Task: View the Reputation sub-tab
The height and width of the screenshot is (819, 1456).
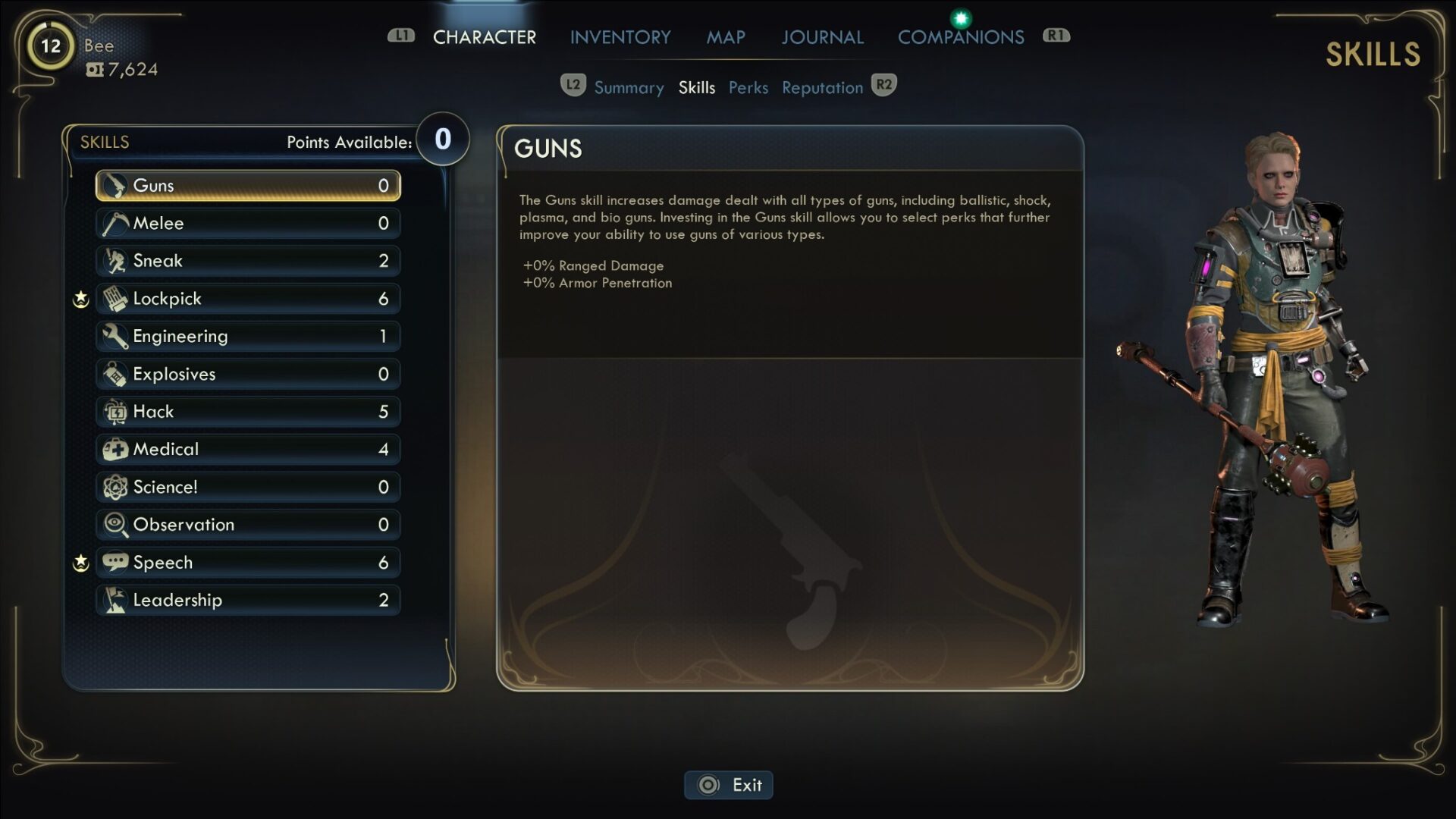Action: tap(822, 88)
